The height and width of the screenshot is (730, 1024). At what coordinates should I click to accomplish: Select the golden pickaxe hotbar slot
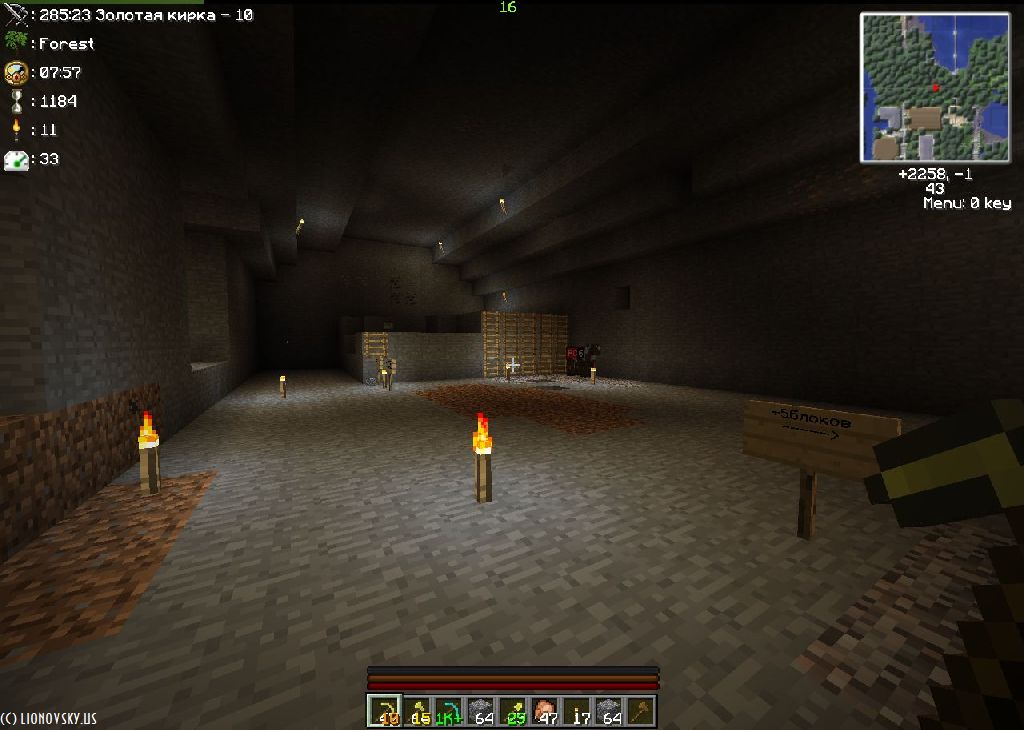[384, 711]
